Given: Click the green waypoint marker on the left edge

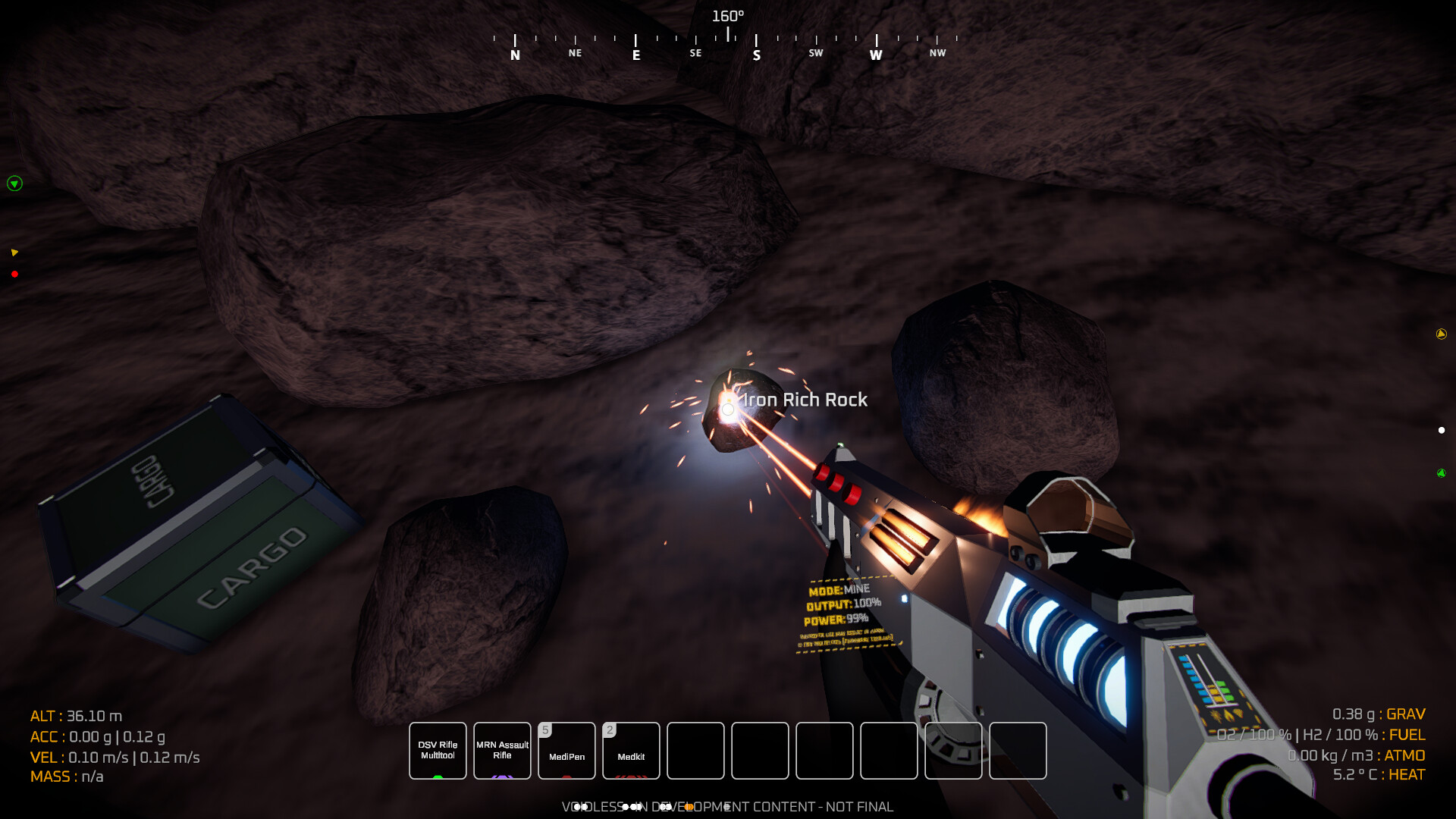Looking at the screenshot, I should [x=14, y=184].
